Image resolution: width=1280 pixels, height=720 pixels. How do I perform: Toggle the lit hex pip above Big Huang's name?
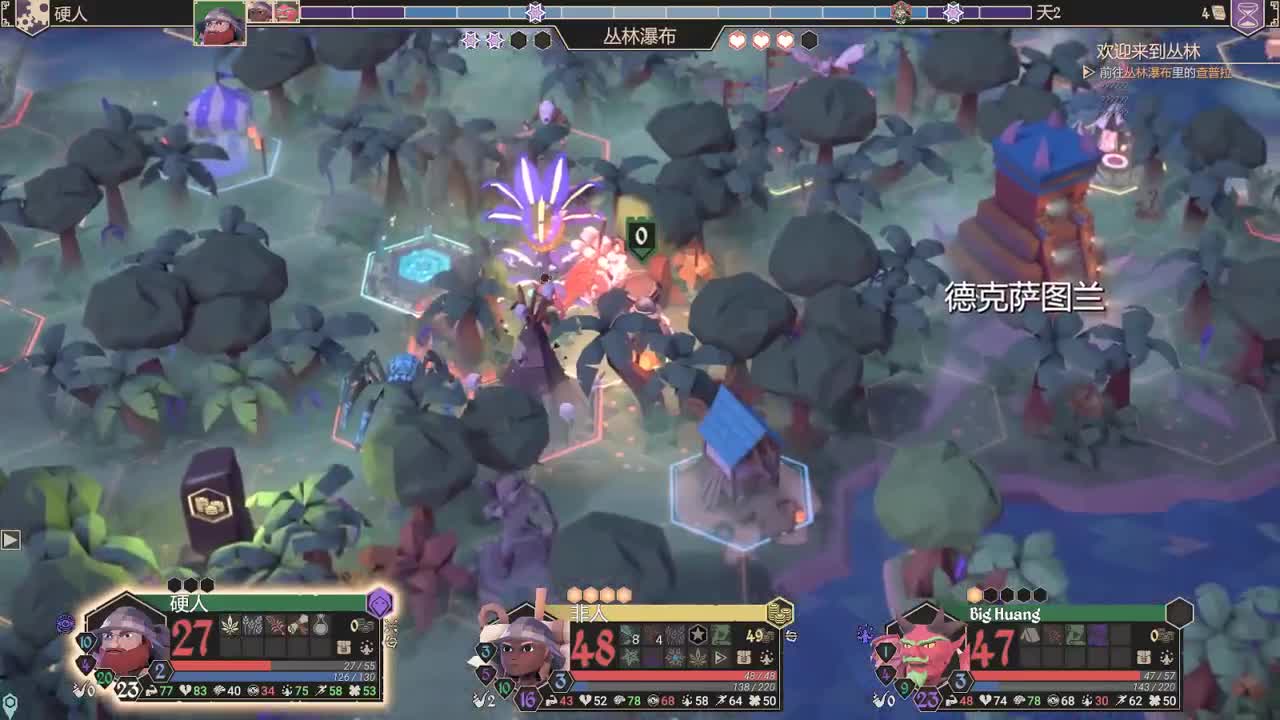coord(974,595)
